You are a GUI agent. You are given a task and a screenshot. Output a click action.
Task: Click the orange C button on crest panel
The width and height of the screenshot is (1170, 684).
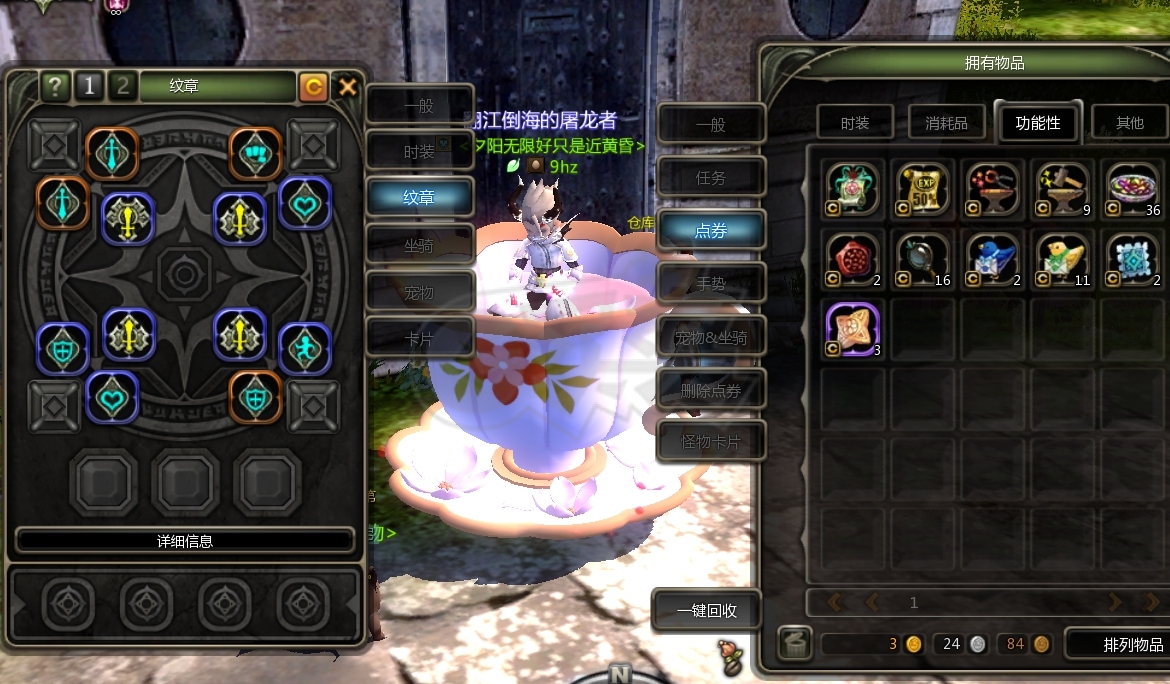point(313,87)
